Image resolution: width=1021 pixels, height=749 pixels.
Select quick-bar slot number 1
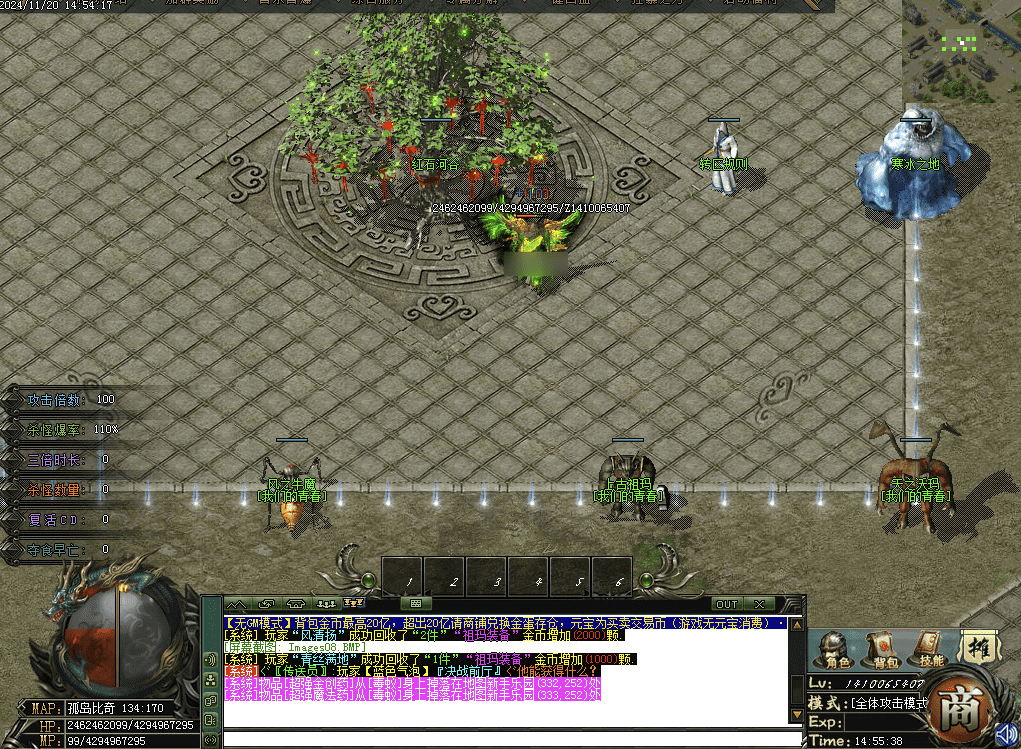point(410,579)
